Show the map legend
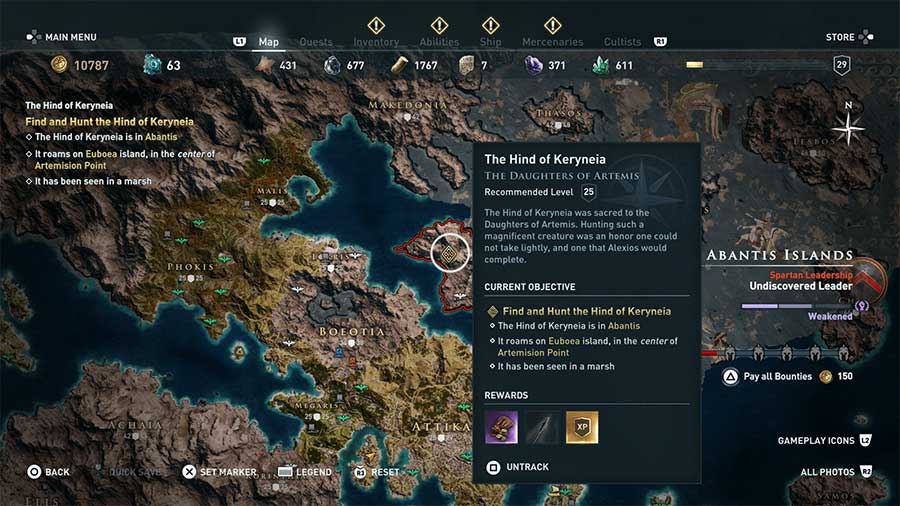 pos(304,472)
